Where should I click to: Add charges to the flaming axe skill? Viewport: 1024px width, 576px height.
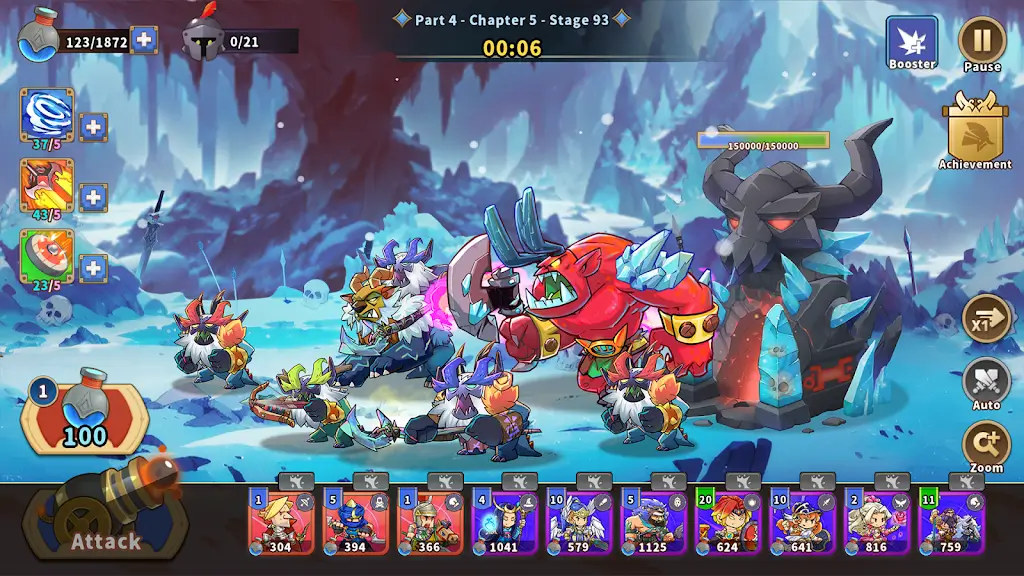tap(93, 197)
